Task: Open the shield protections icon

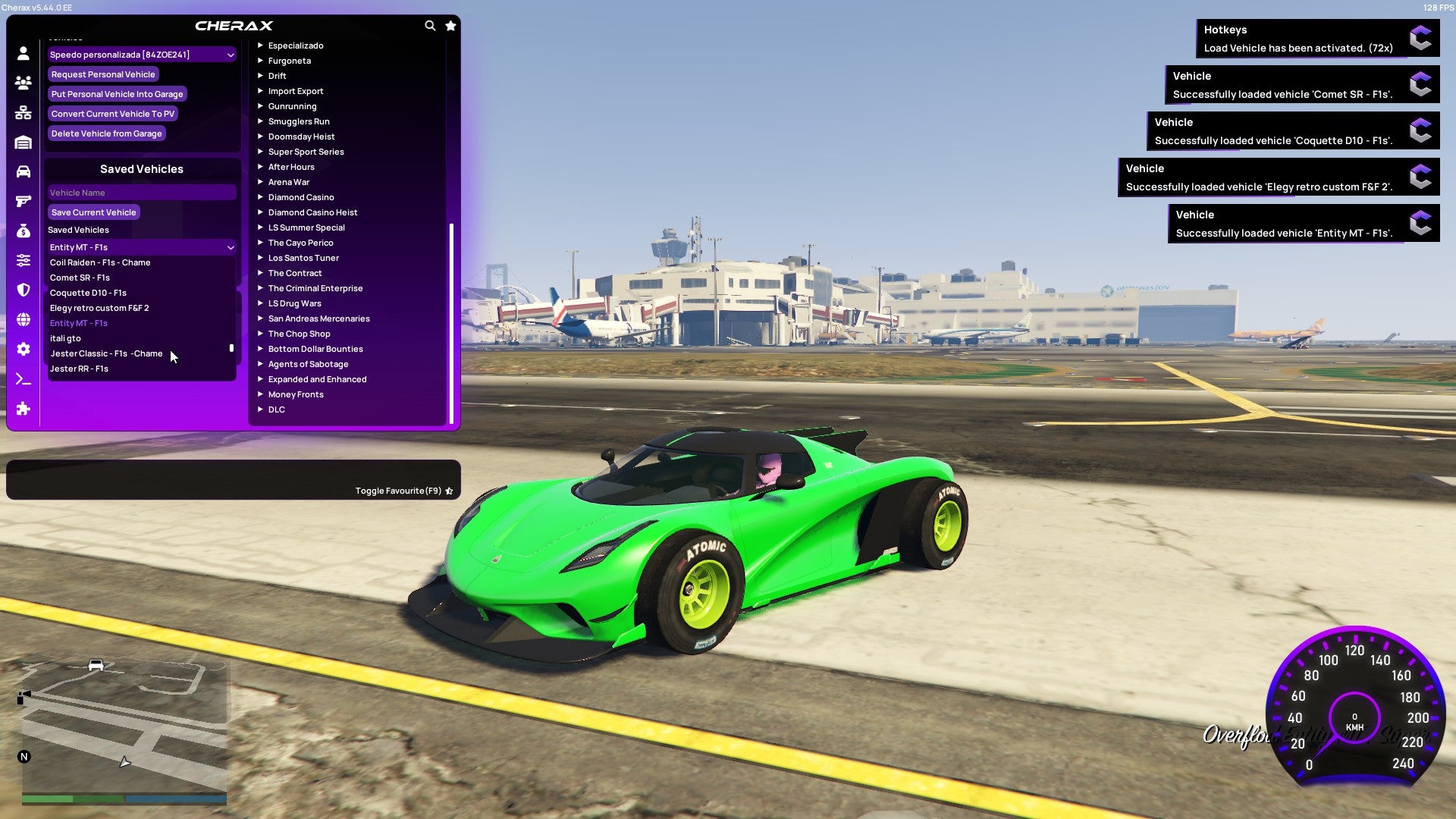Action: click(22, 290)
